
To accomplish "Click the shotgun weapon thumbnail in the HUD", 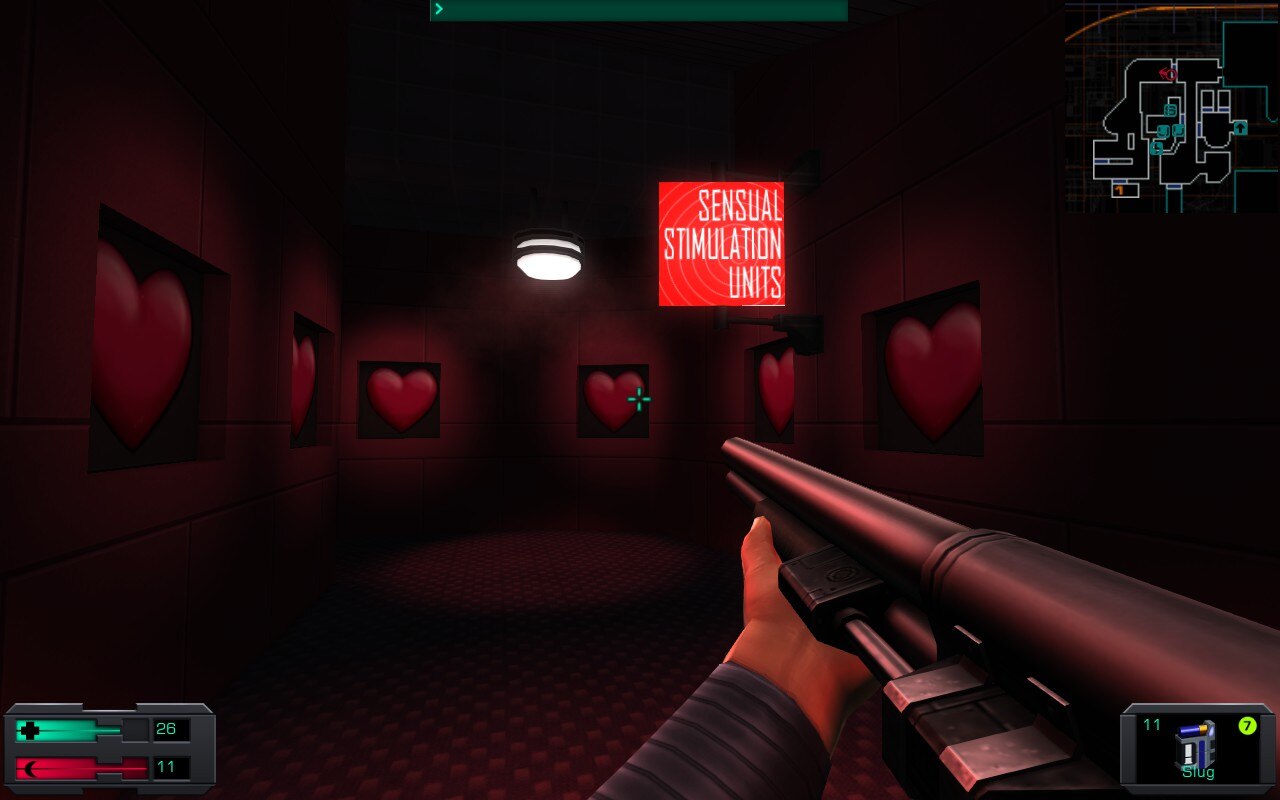I will click(x=1195, y=745).
